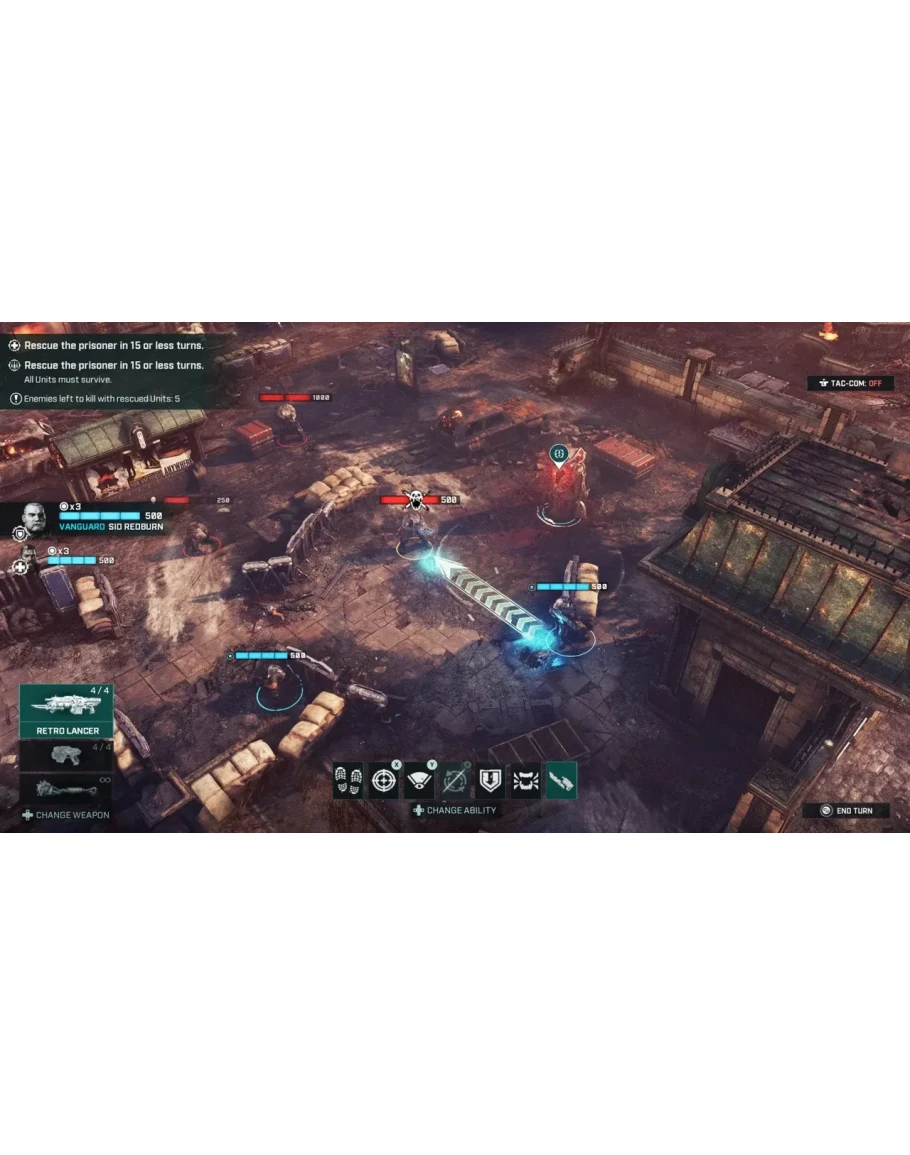Use the shield with down arrow ability
The image size is (910, 1155).
pos(490,780)
